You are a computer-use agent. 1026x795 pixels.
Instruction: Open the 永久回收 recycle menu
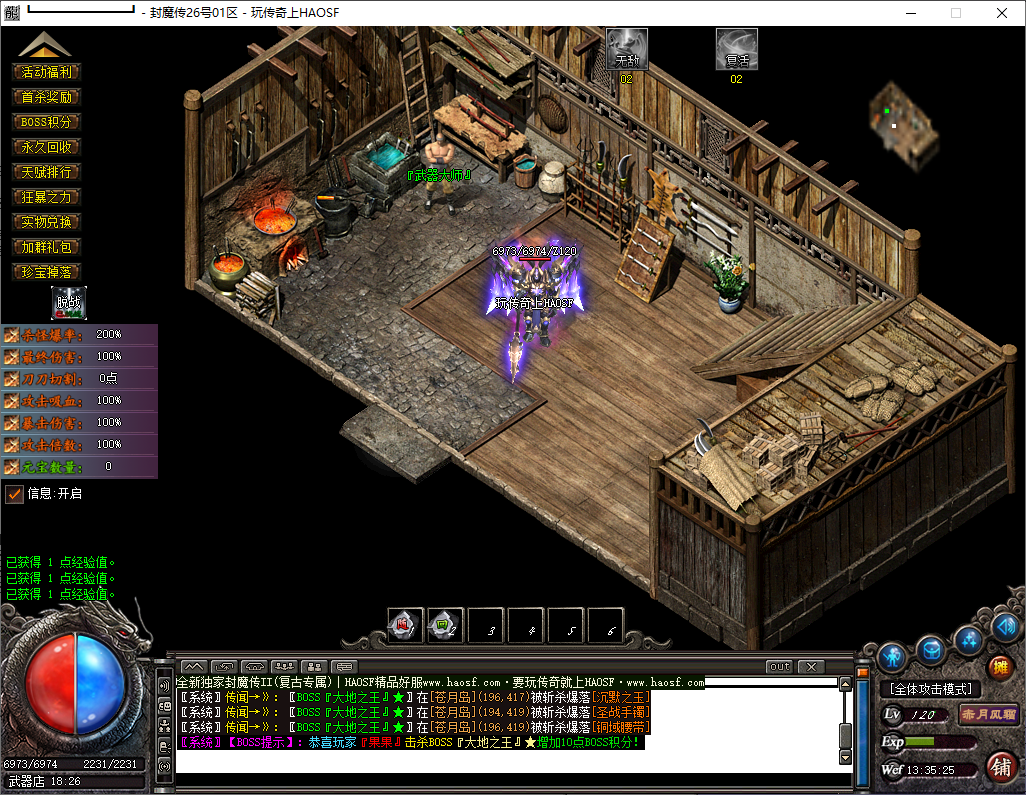(46, 147)
